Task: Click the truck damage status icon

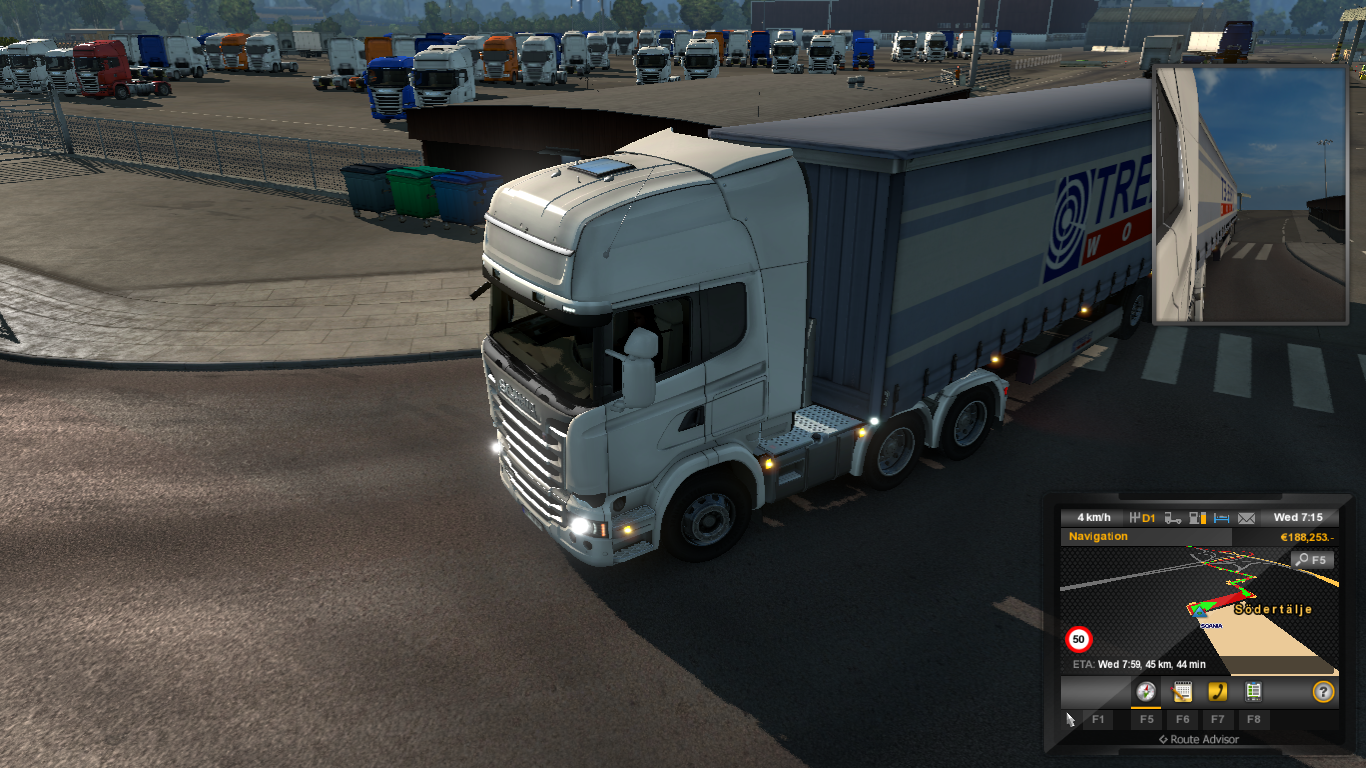Action: (x=1173, y=518)
